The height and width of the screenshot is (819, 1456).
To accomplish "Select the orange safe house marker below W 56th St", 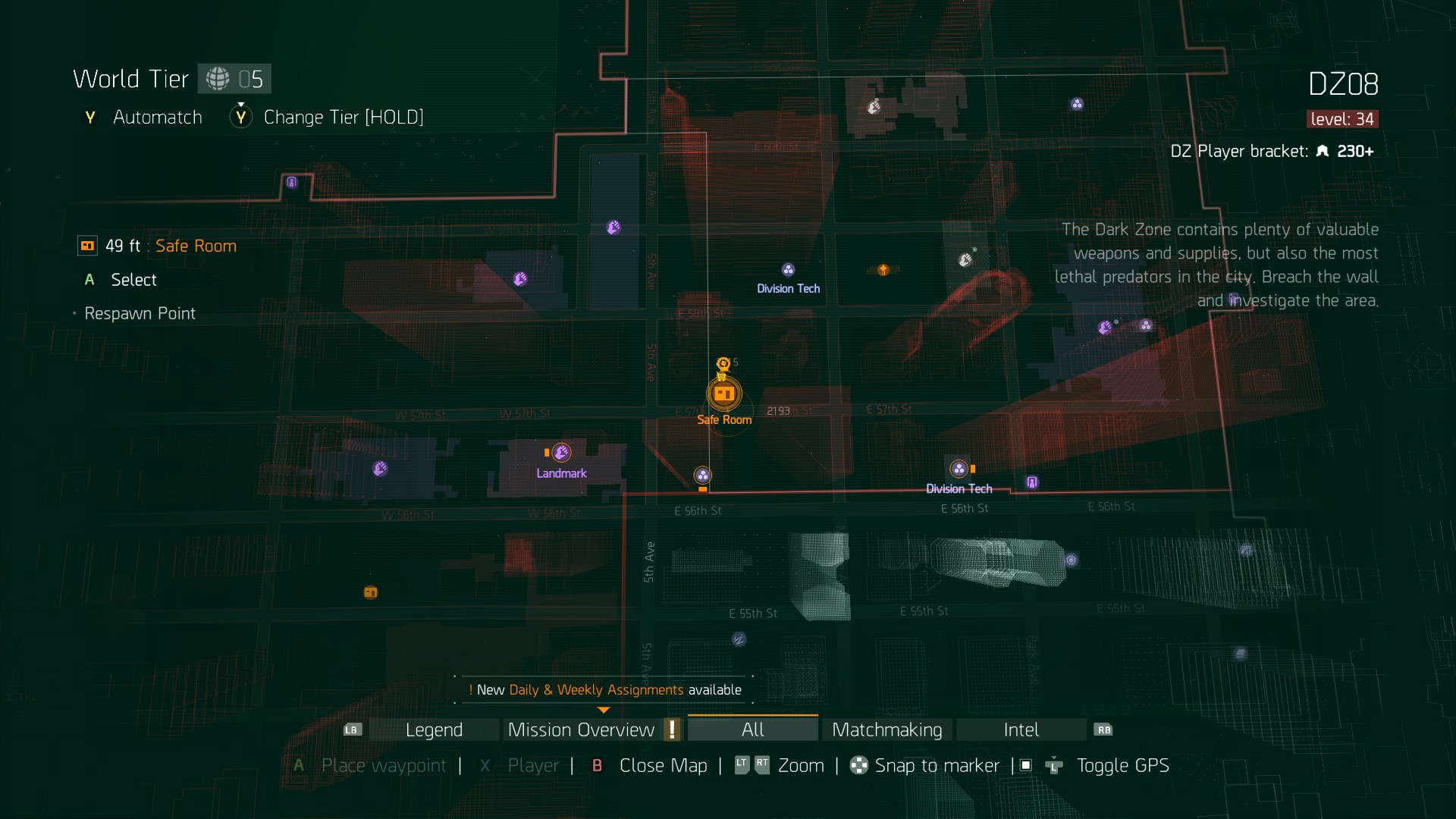I will (x=371, y=592).
